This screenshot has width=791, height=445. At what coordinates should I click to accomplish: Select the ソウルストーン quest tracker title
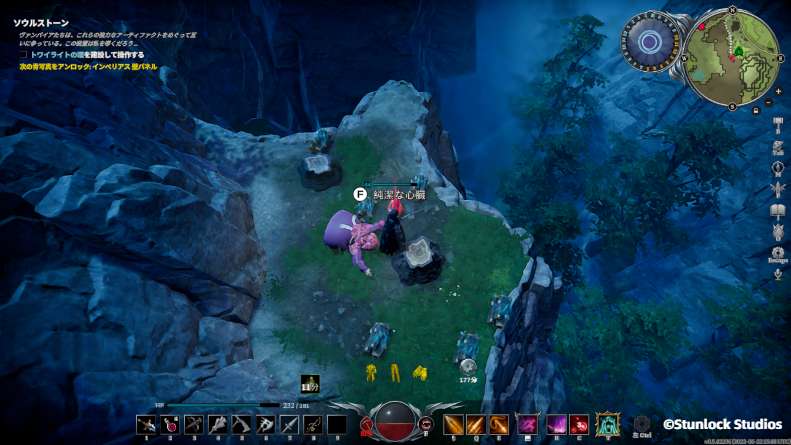point(40,21)
